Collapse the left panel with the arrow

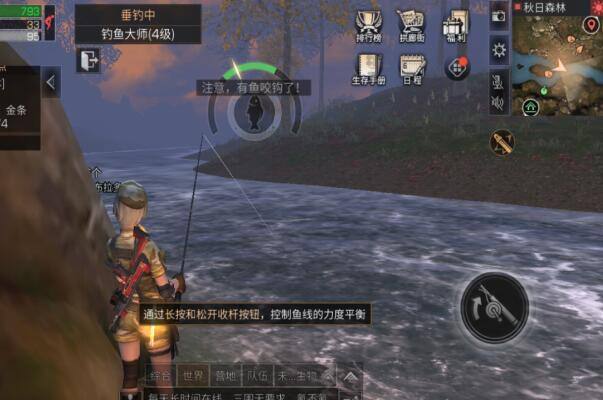coord(51,82)
